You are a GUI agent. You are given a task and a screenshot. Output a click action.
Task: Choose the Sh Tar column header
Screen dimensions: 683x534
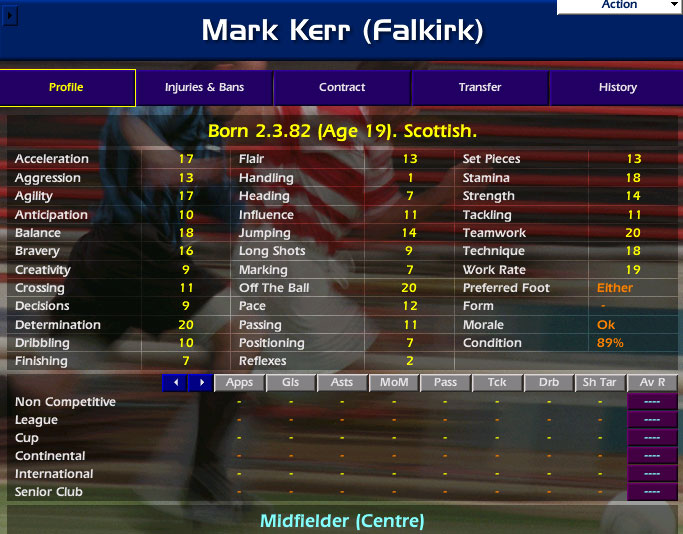(x=600, y=382)
